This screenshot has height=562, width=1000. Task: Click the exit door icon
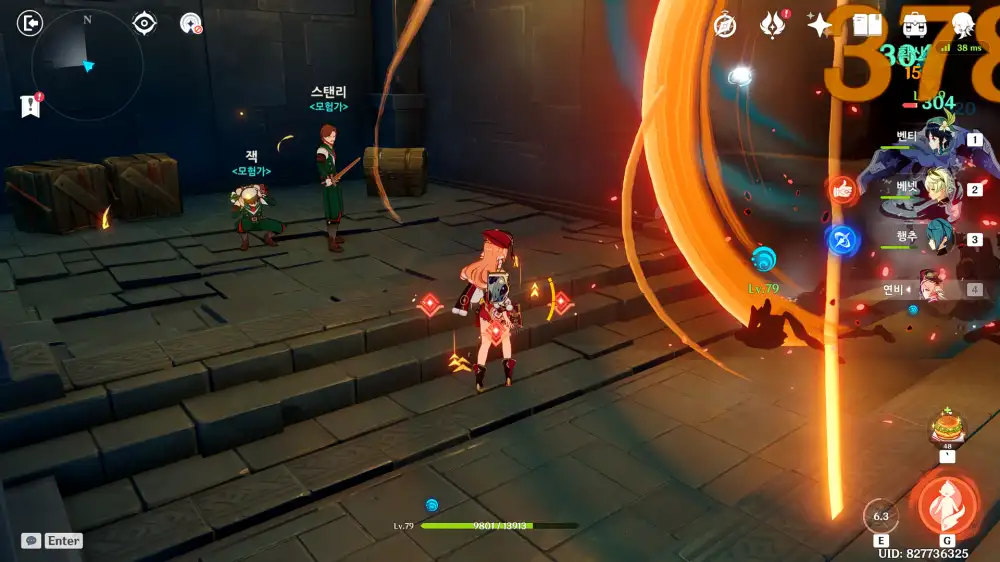(x=32, y=23)
